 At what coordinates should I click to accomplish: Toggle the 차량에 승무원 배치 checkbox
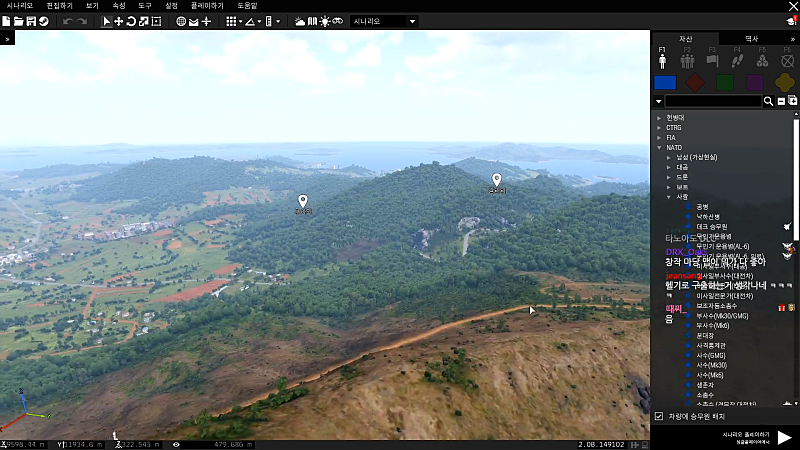click(658, 416)
